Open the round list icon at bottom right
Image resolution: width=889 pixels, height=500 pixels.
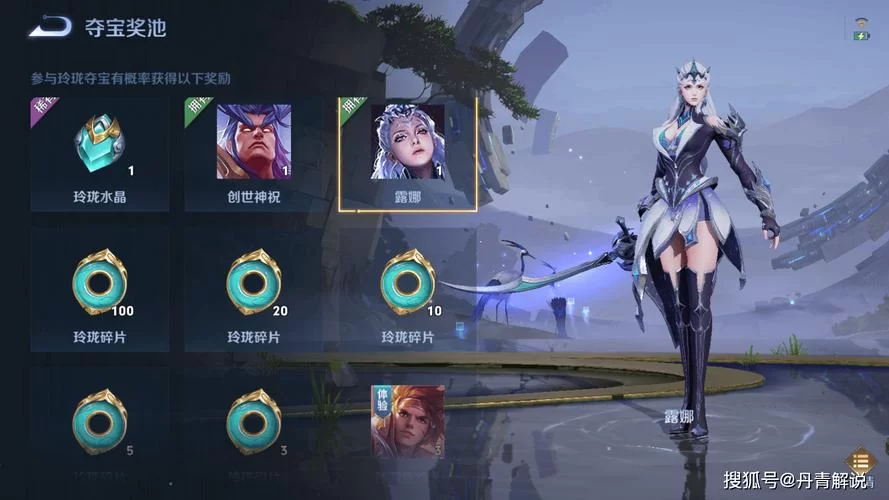point(859,461)
